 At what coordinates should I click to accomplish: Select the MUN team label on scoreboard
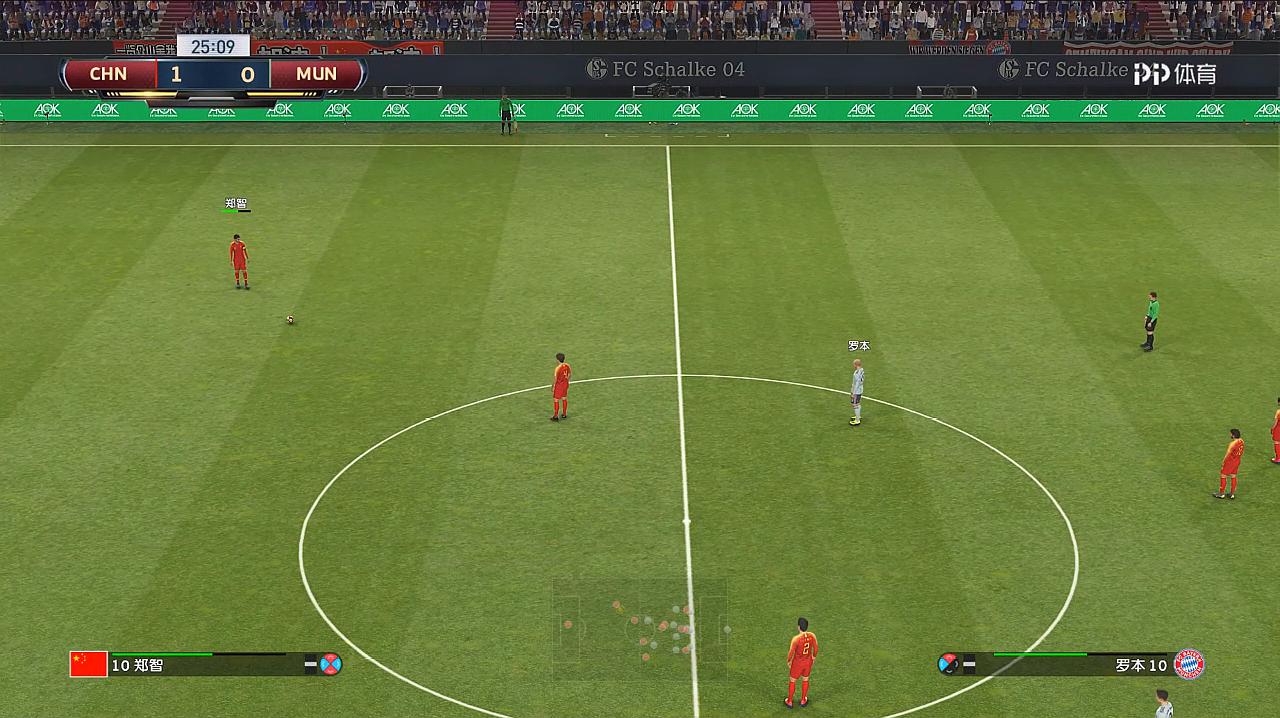(316, 74)
